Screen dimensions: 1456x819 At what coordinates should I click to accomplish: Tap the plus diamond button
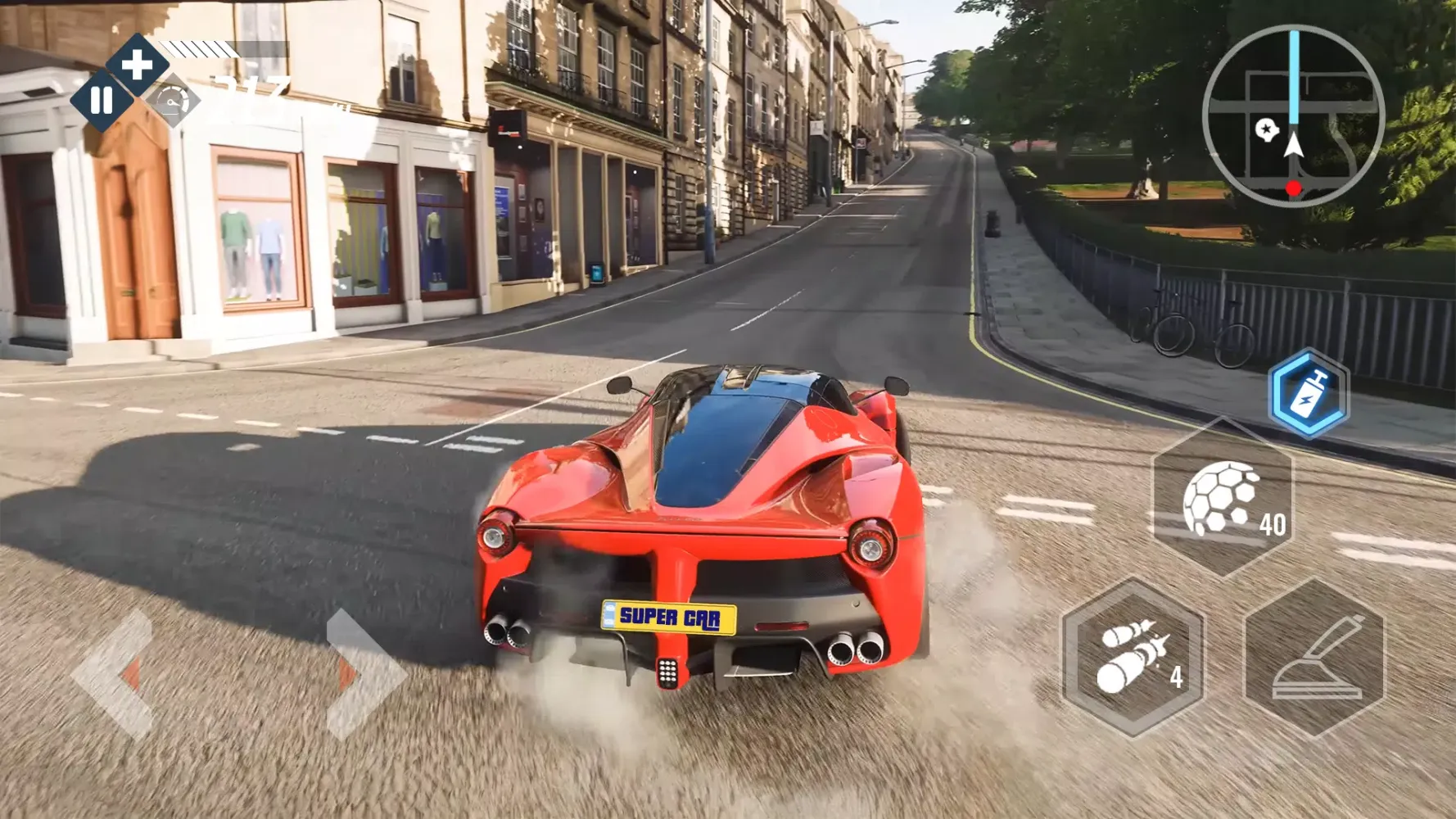click(138, 65)
